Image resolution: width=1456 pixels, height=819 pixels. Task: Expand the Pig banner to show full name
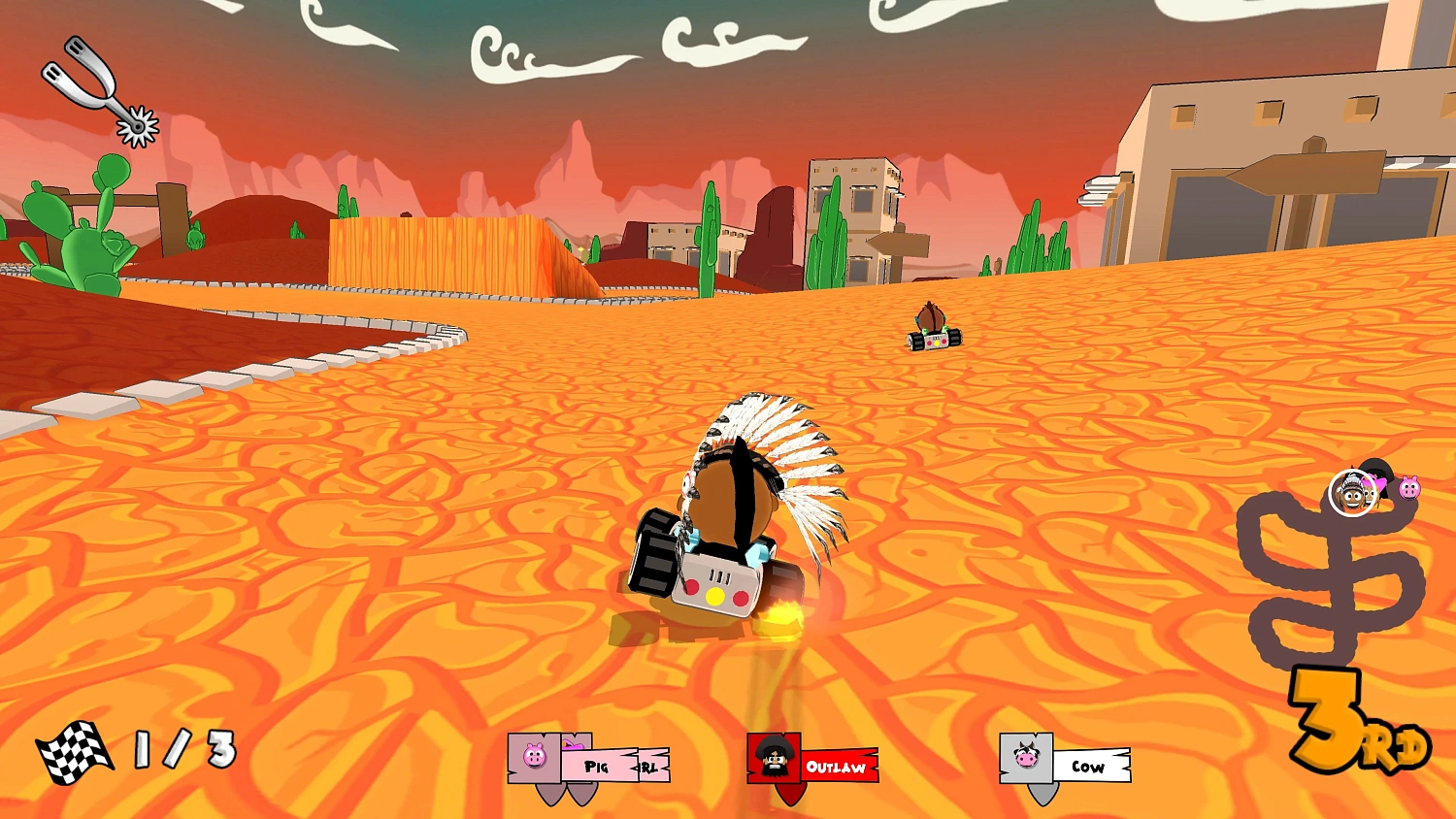coord(597,766)
